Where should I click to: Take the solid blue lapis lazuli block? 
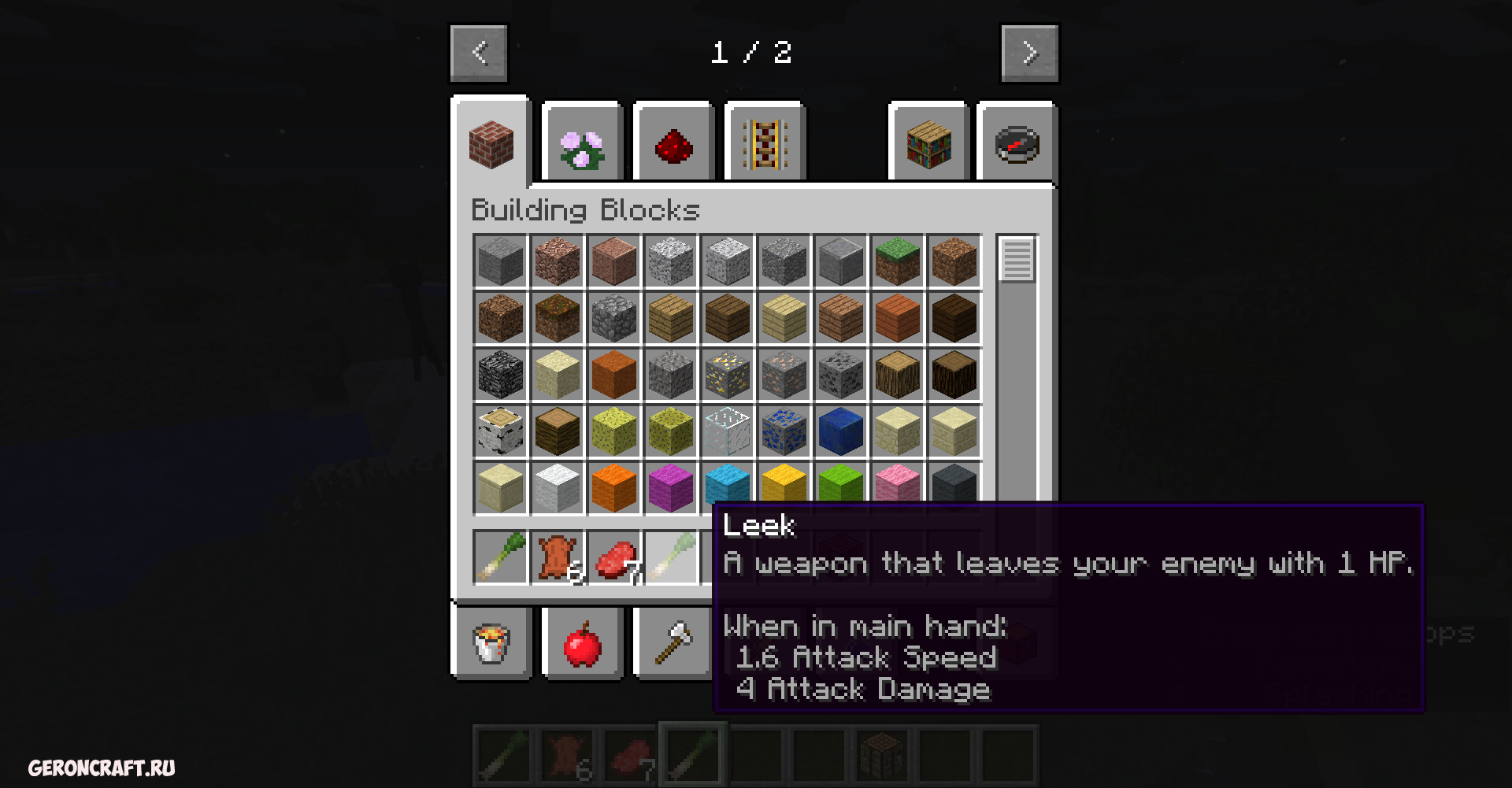[x=840, y=431]
